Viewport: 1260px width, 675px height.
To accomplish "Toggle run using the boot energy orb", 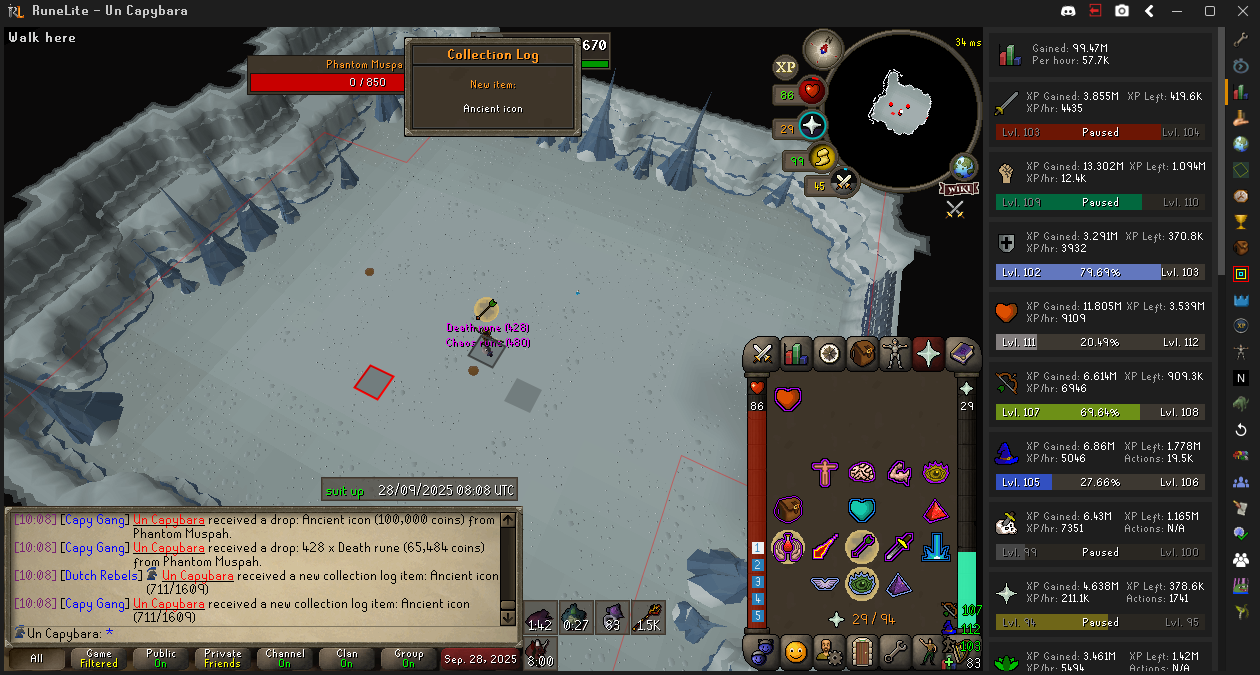I will pyautogui.click(x=821, y=158).
